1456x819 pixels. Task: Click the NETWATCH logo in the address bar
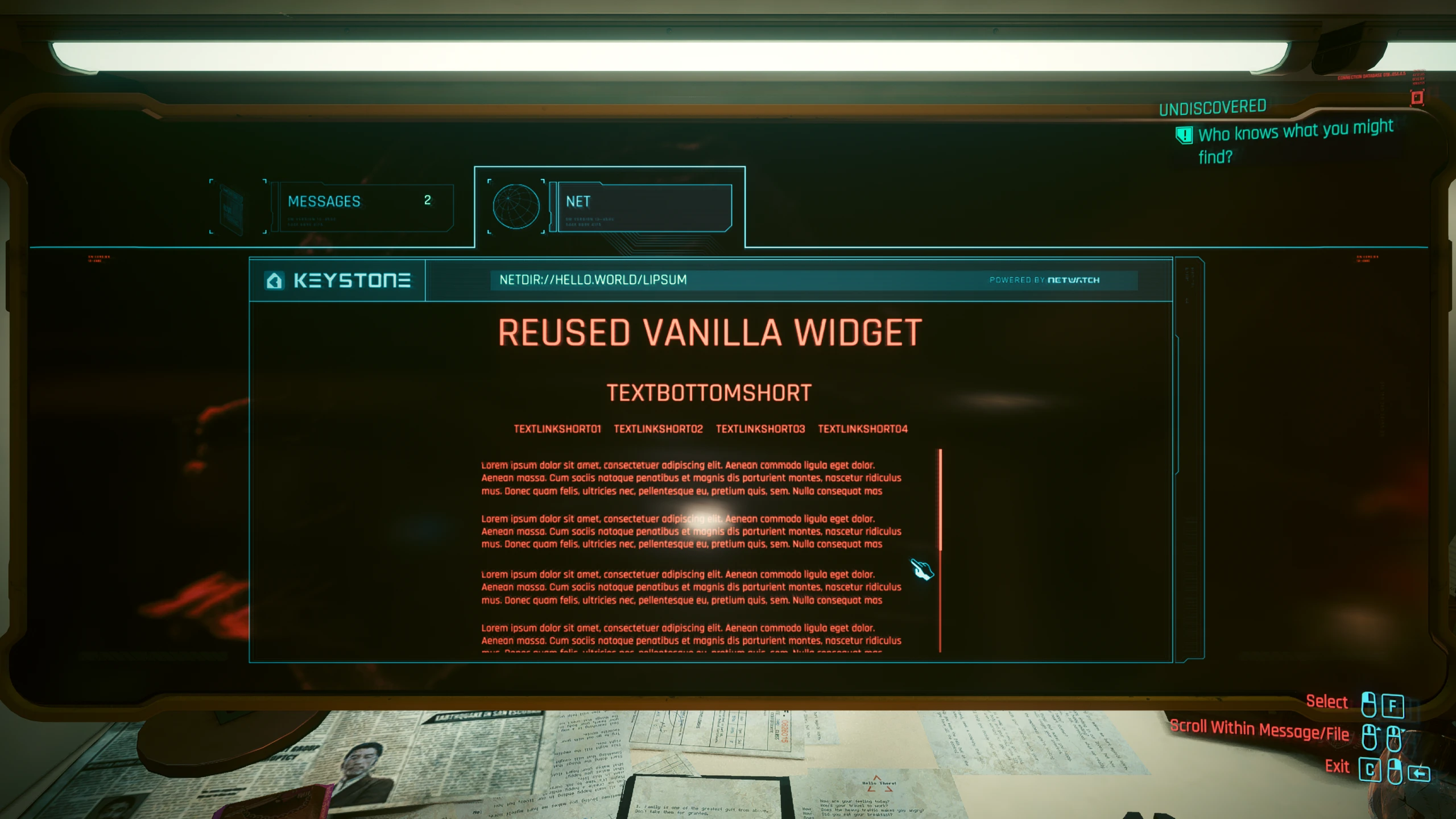point(1074,280)
